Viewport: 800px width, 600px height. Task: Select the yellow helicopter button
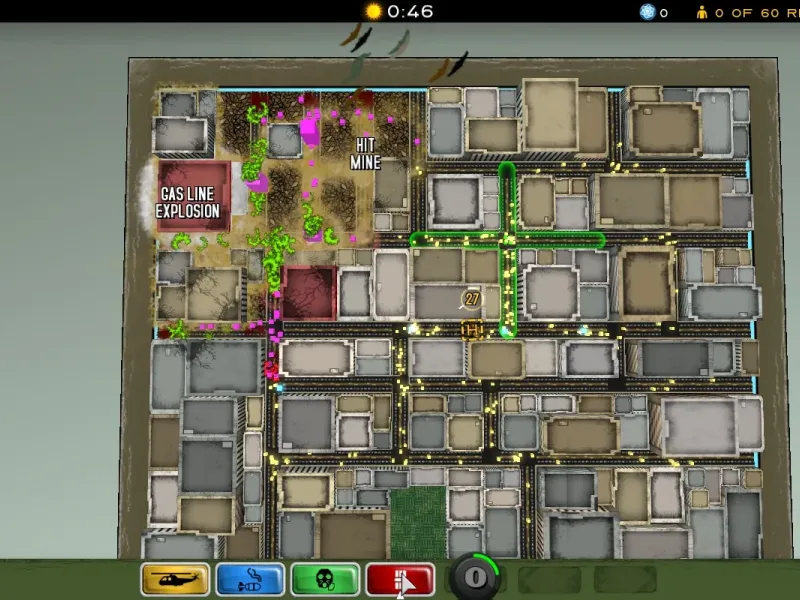click(175, 579)
